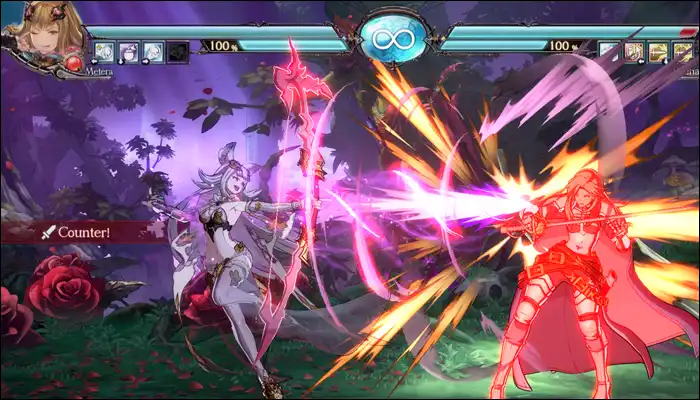
Task: Choose Metera's skill icon marked with right arrow
Action: [153, 51]
